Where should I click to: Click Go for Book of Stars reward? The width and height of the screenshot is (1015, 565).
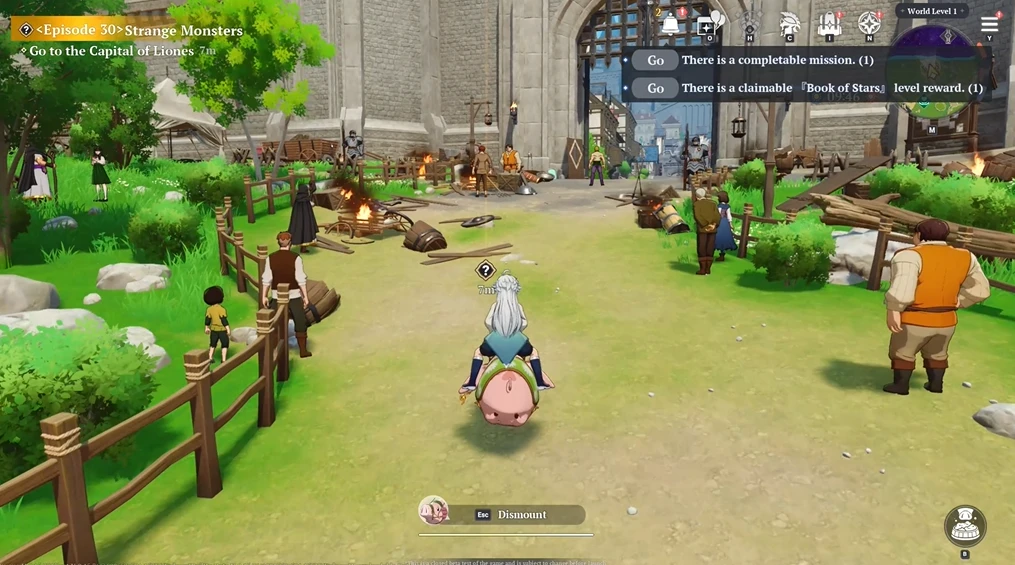(655, 88)
